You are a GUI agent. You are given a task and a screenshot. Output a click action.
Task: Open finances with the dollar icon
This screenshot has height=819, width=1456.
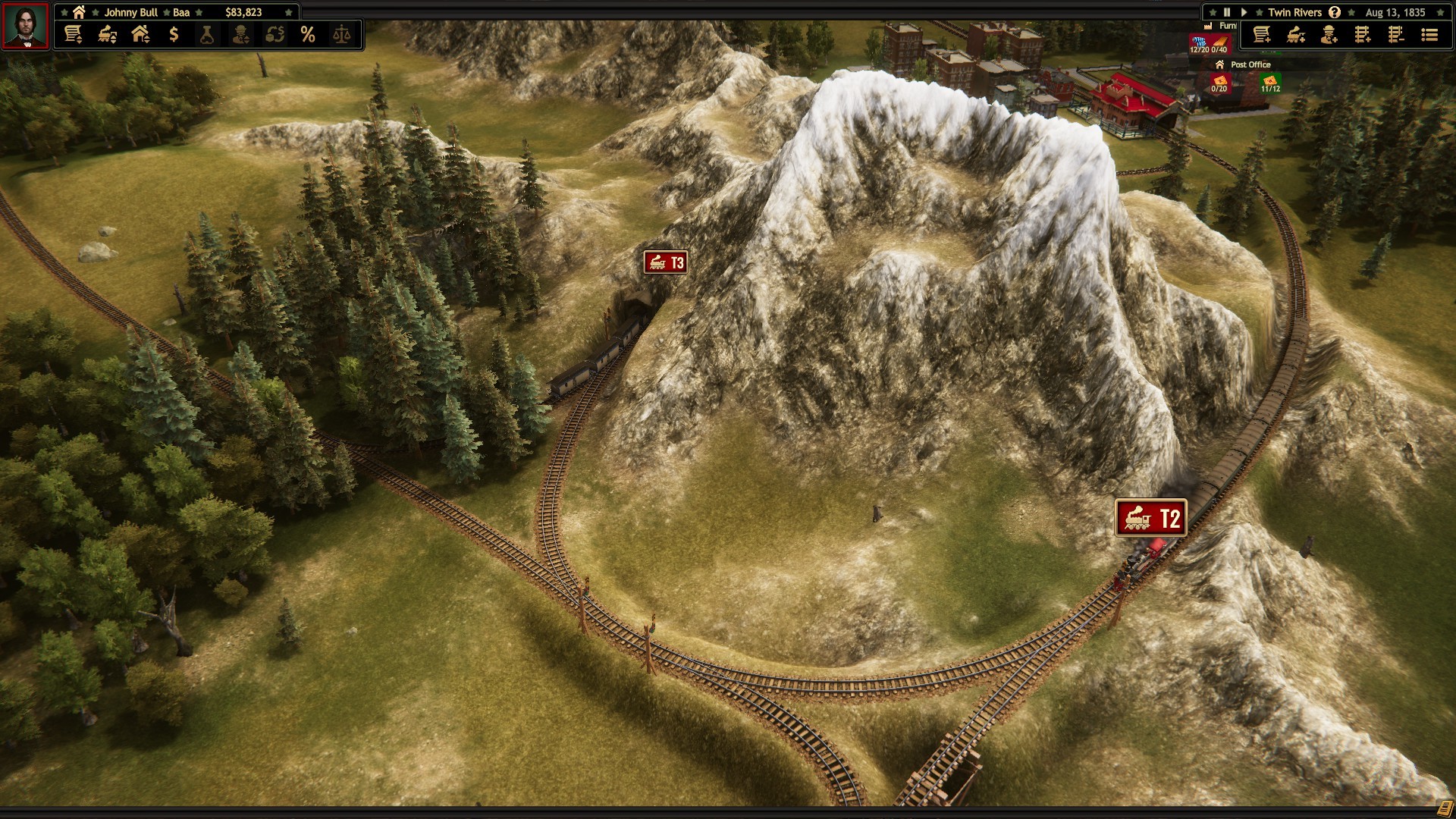pyautogui.click(x=174, y=34)
